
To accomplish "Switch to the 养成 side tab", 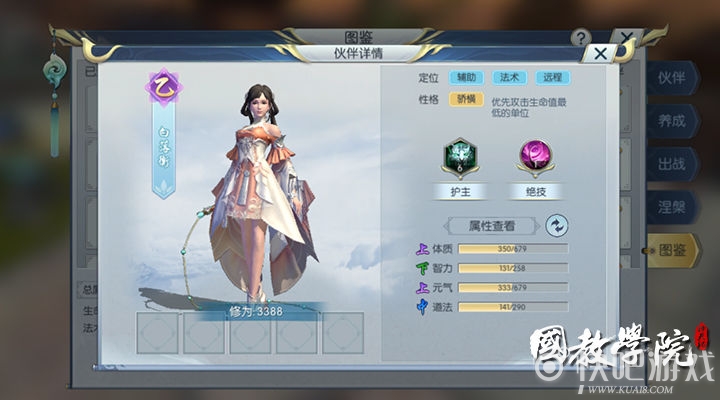I will (671, 121).
